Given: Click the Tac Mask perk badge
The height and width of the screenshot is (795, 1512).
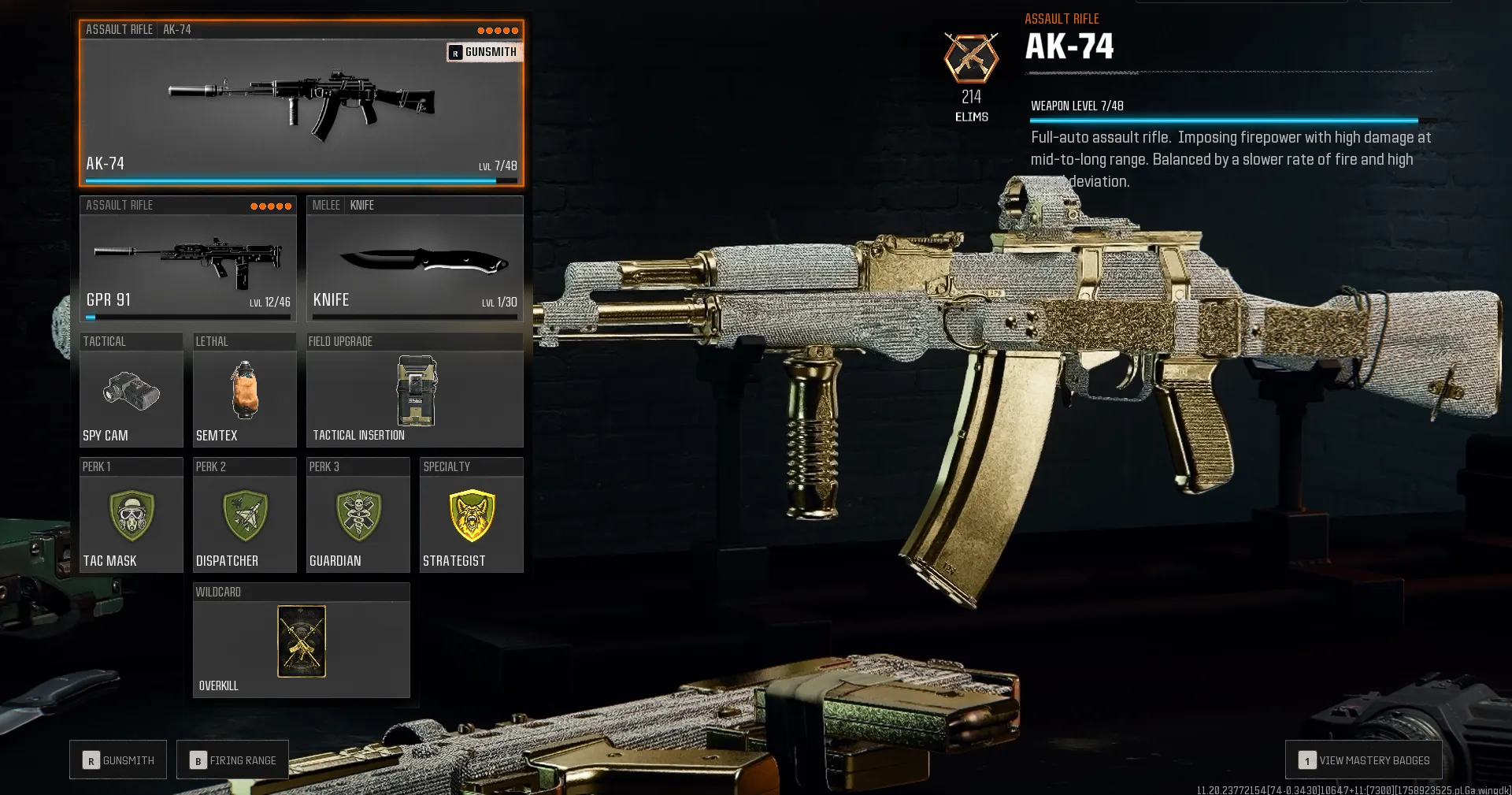Looking at the screenshot, I should point(131,516).
